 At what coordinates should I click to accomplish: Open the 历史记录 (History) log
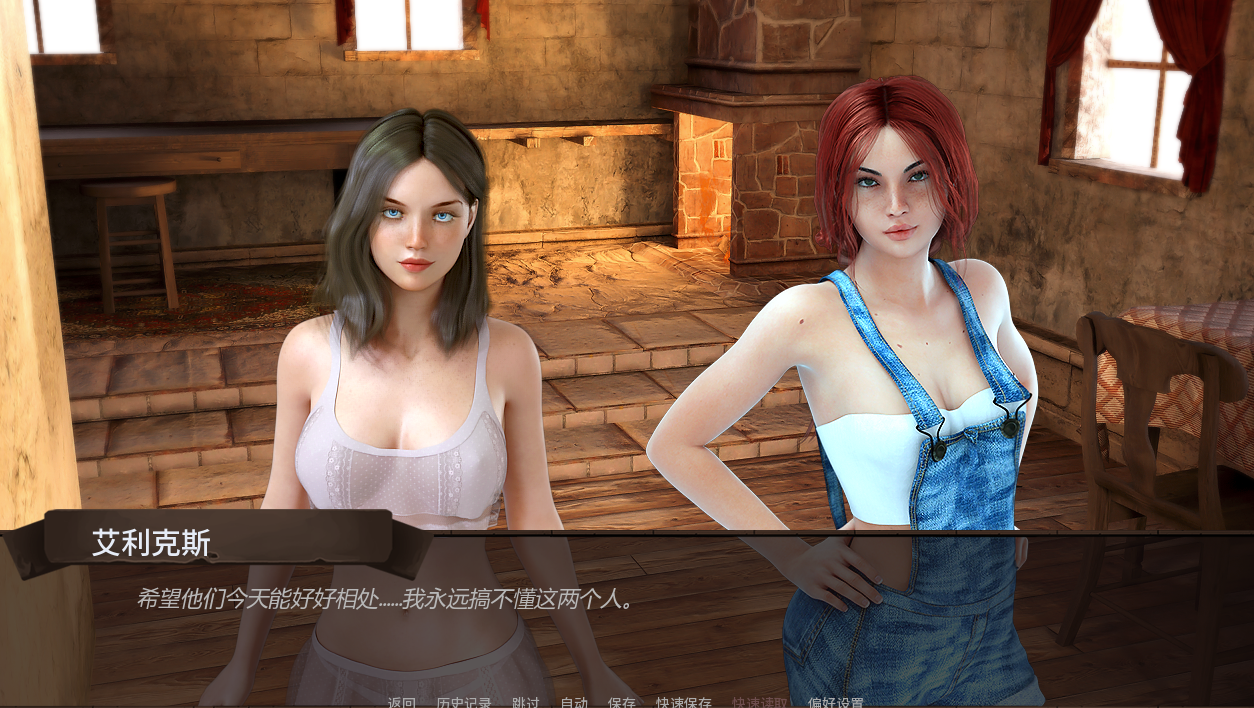click(x=464, y=702)
